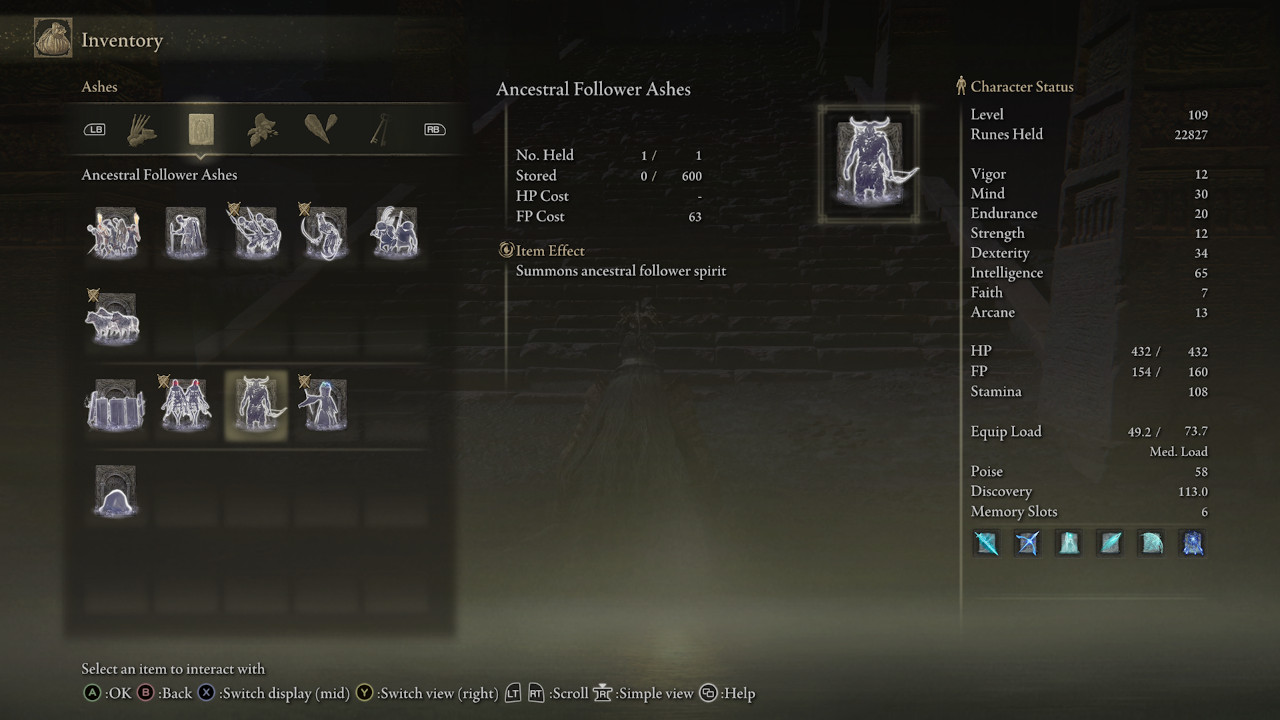Switch to the tools tab with hand icon

click(143, 129)
